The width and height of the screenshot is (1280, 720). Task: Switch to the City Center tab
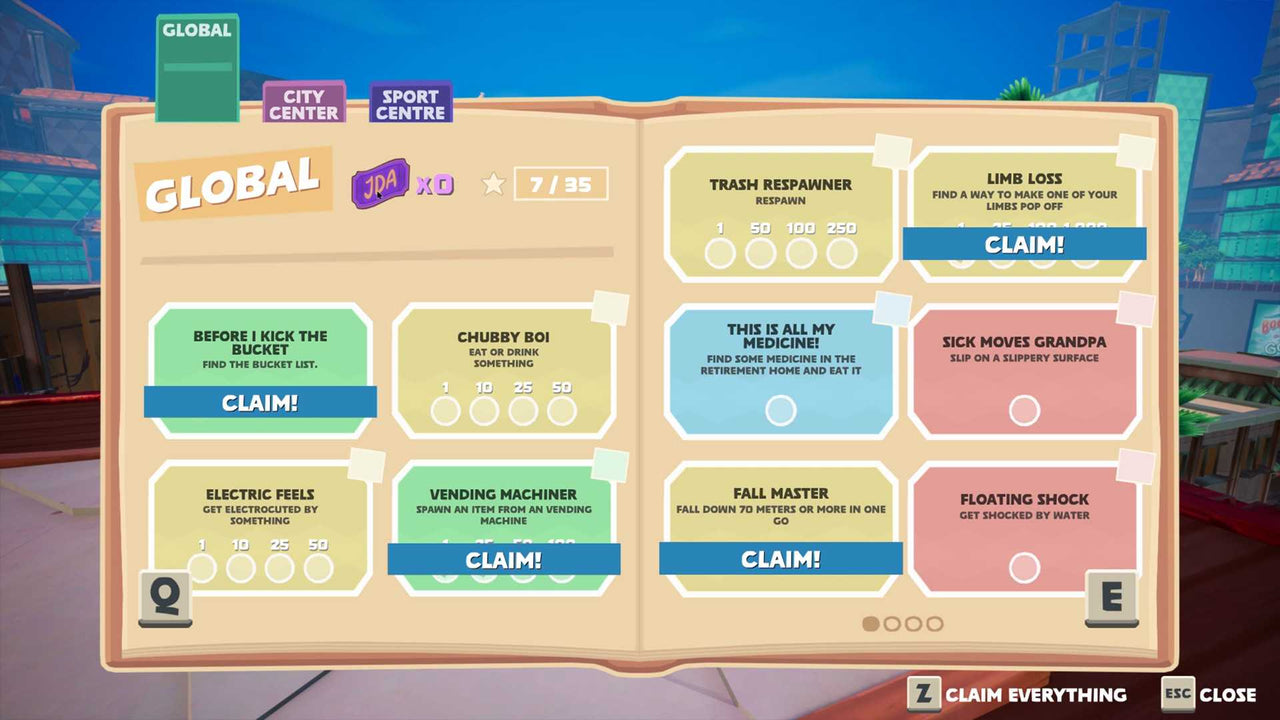303,104
